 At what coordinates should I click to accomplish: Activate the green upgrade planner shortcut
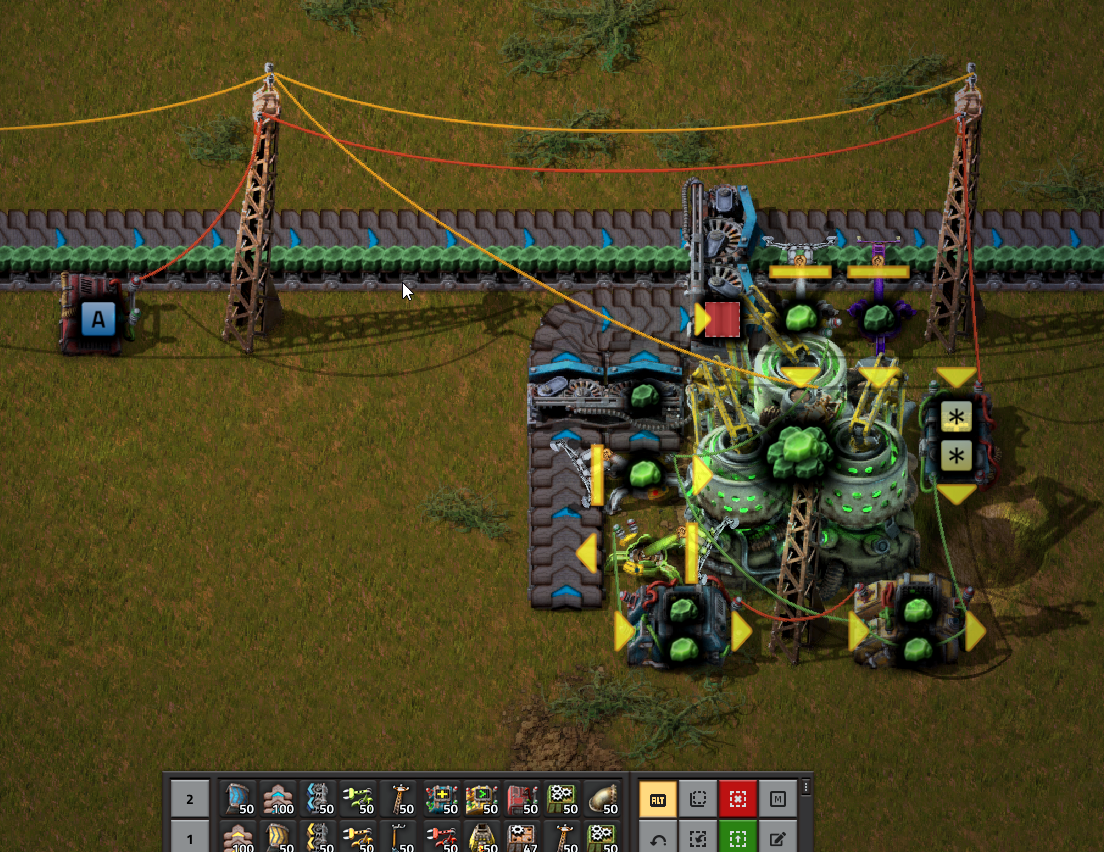coord(737,837)
